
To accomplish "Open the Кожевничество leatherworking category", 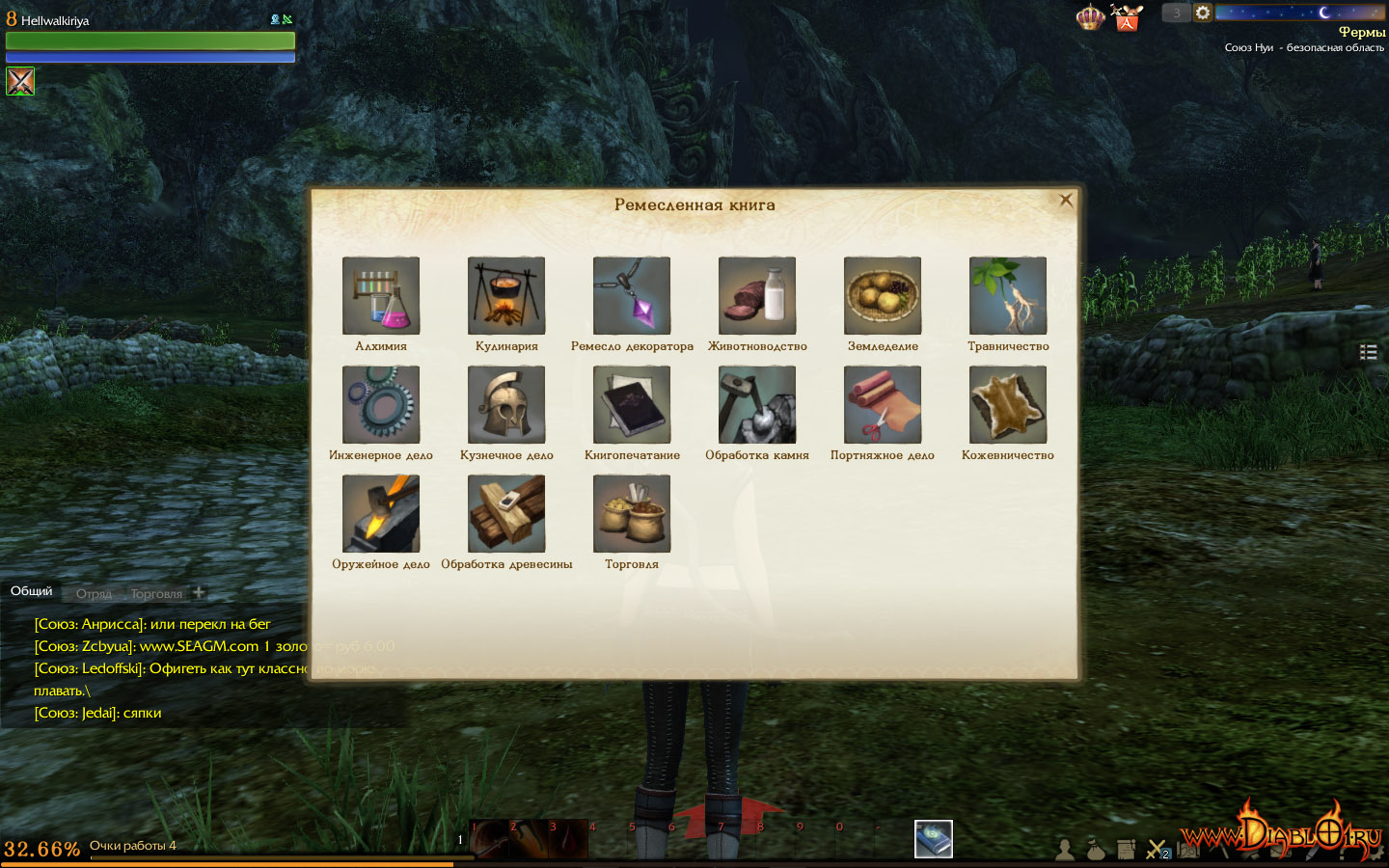I will [x=1008, y=404].
